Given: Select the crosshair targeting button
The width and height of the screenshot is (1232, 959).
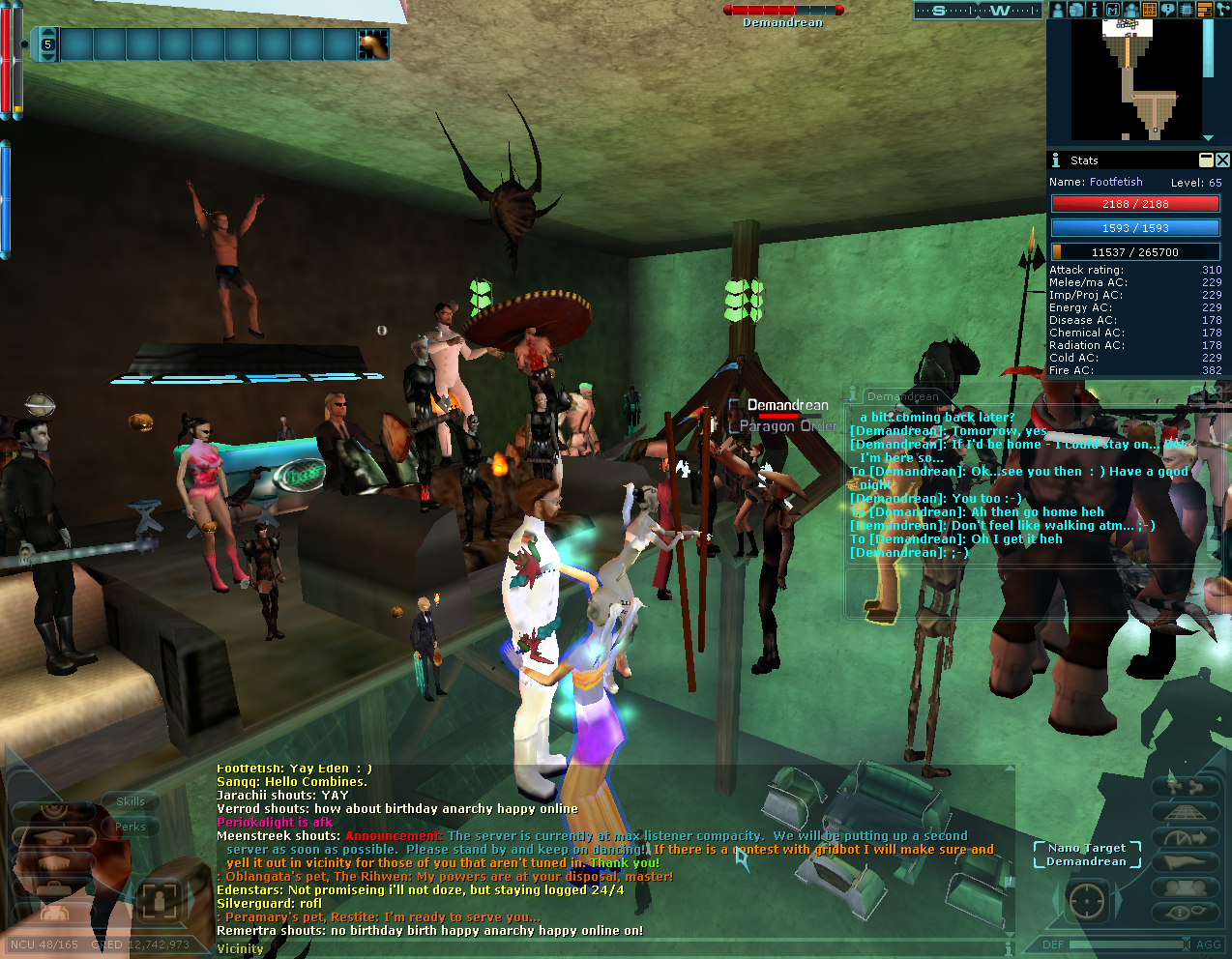Looking at the screenshot, I should (1086, 901).
